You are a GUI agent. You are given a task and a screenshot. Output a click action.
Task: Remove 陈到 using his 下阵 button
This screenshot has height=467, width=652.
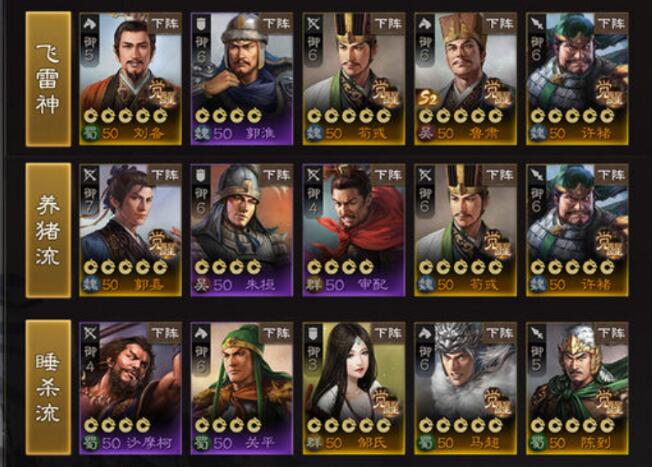point(610,331)
